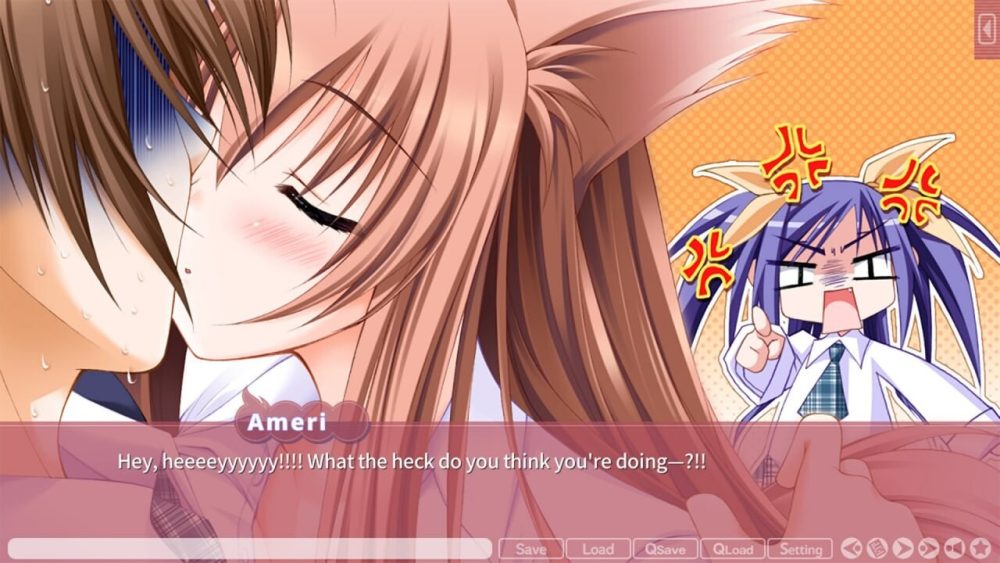Quick load with the QLoad button
Screen dimensions: 1000x563
click(x=732, y=549)
